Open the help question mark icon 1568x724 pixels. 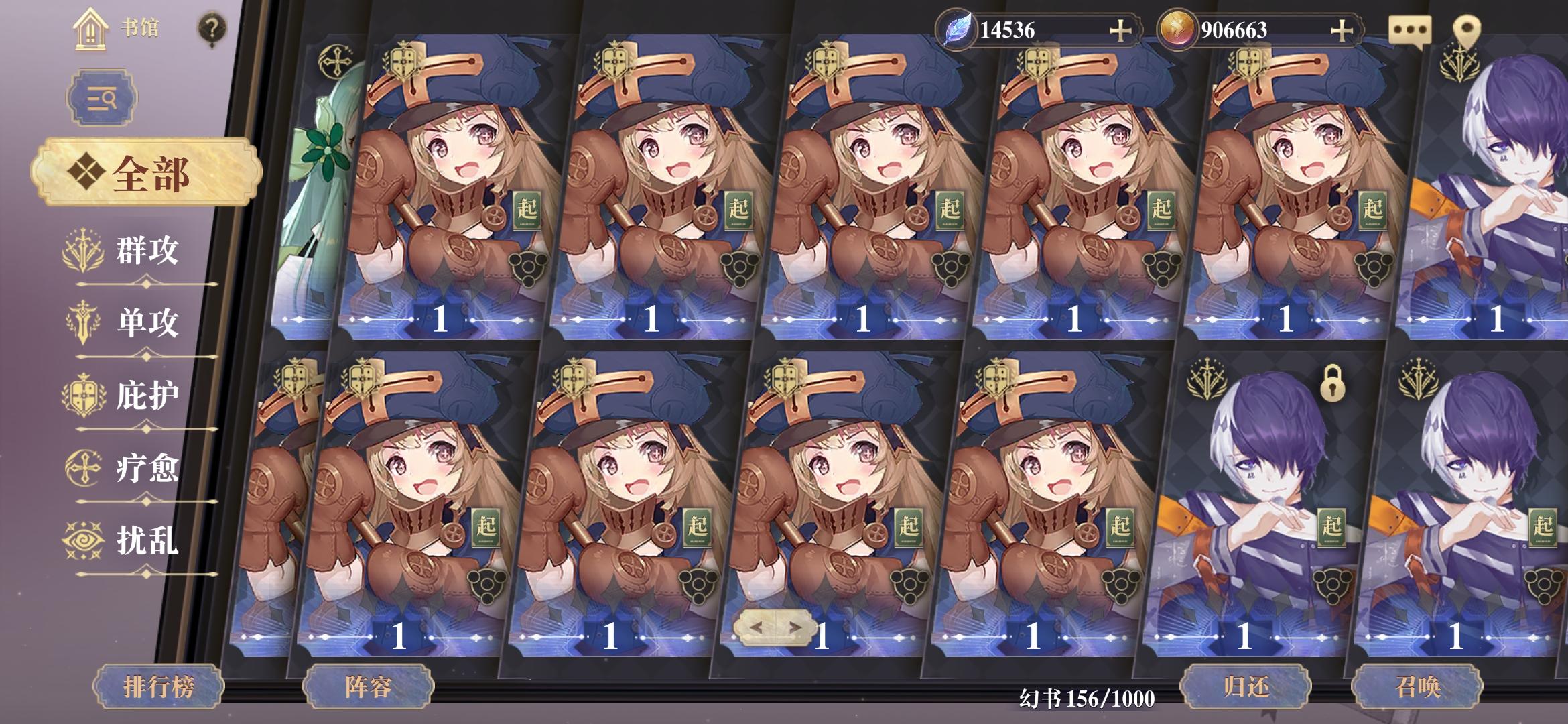(x=211, y=27)
